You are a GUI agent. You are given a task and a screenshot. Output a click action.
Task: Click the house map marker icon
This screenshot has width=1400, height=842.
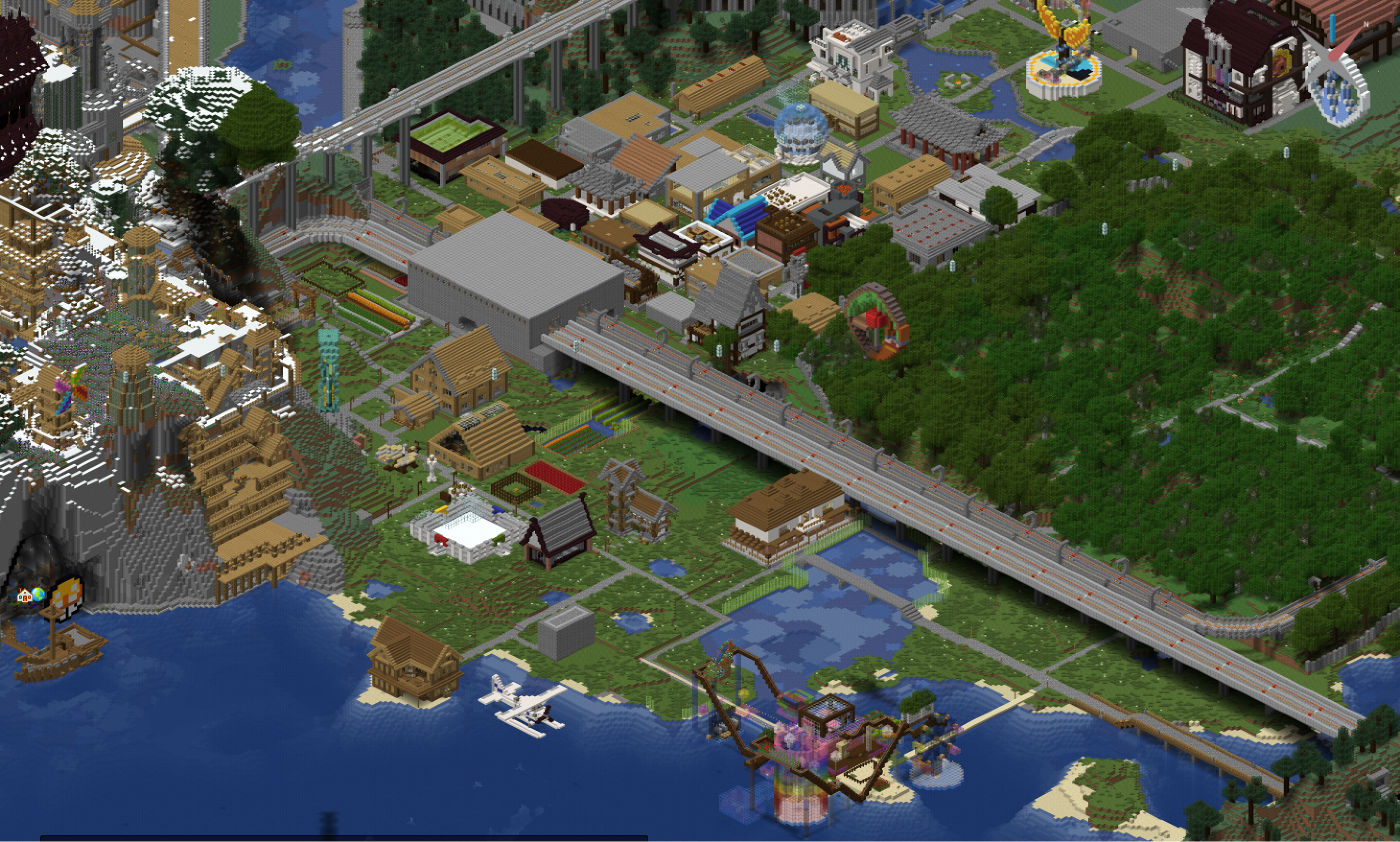click(x=24, y=595)
